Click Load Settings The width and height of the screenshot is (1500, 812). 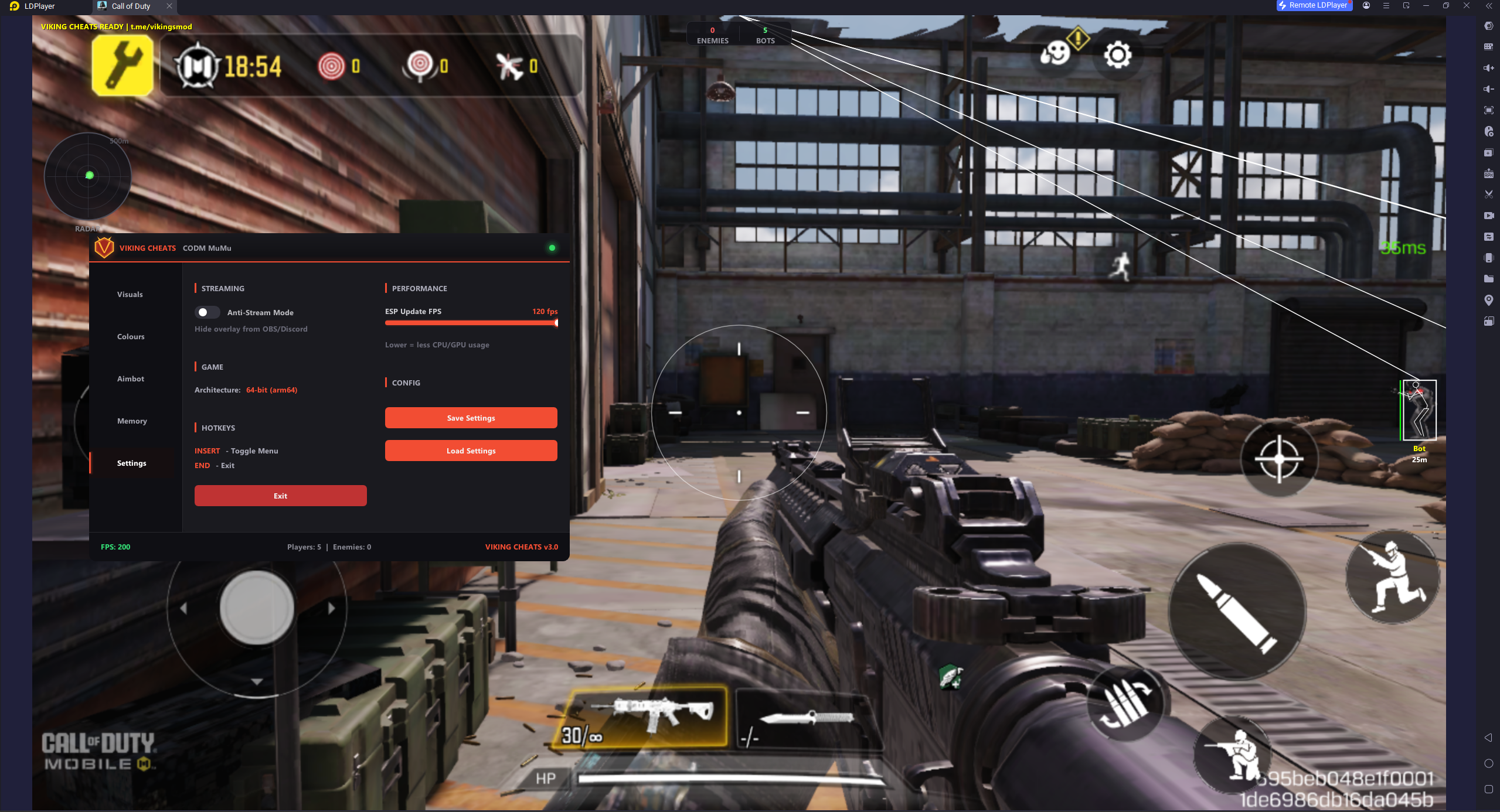click(471, 451)
